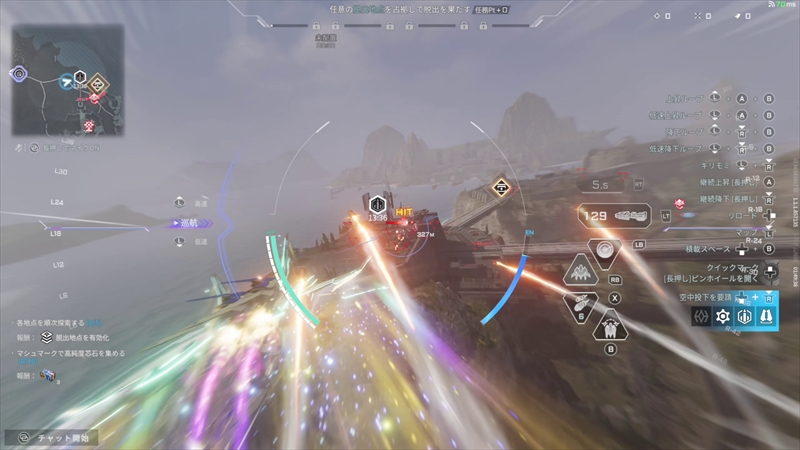Open the minimap in the corner

click(x=68, y=78)
